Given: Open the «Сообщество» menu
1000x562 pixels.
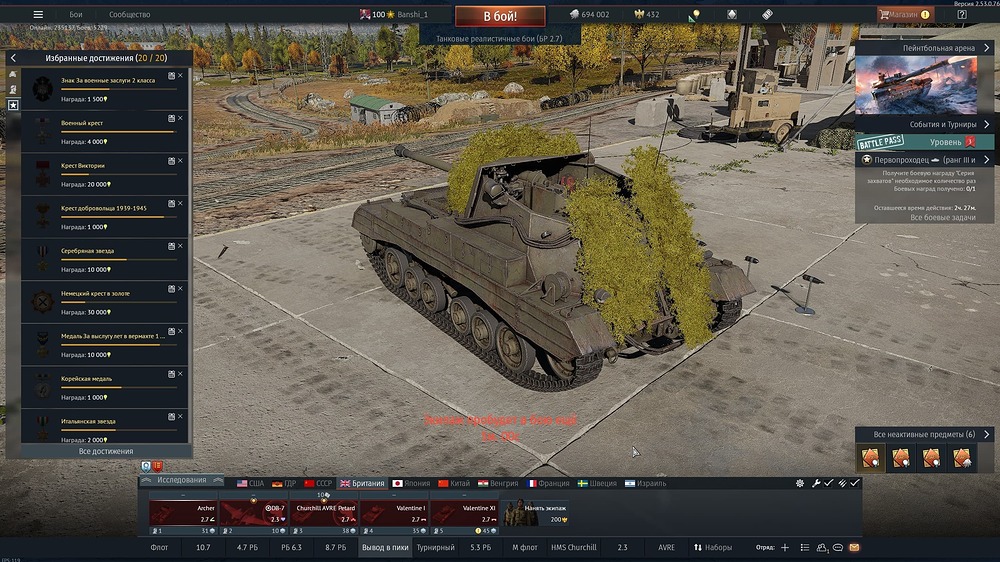Looking at the screenshot, I should point(129,15).
